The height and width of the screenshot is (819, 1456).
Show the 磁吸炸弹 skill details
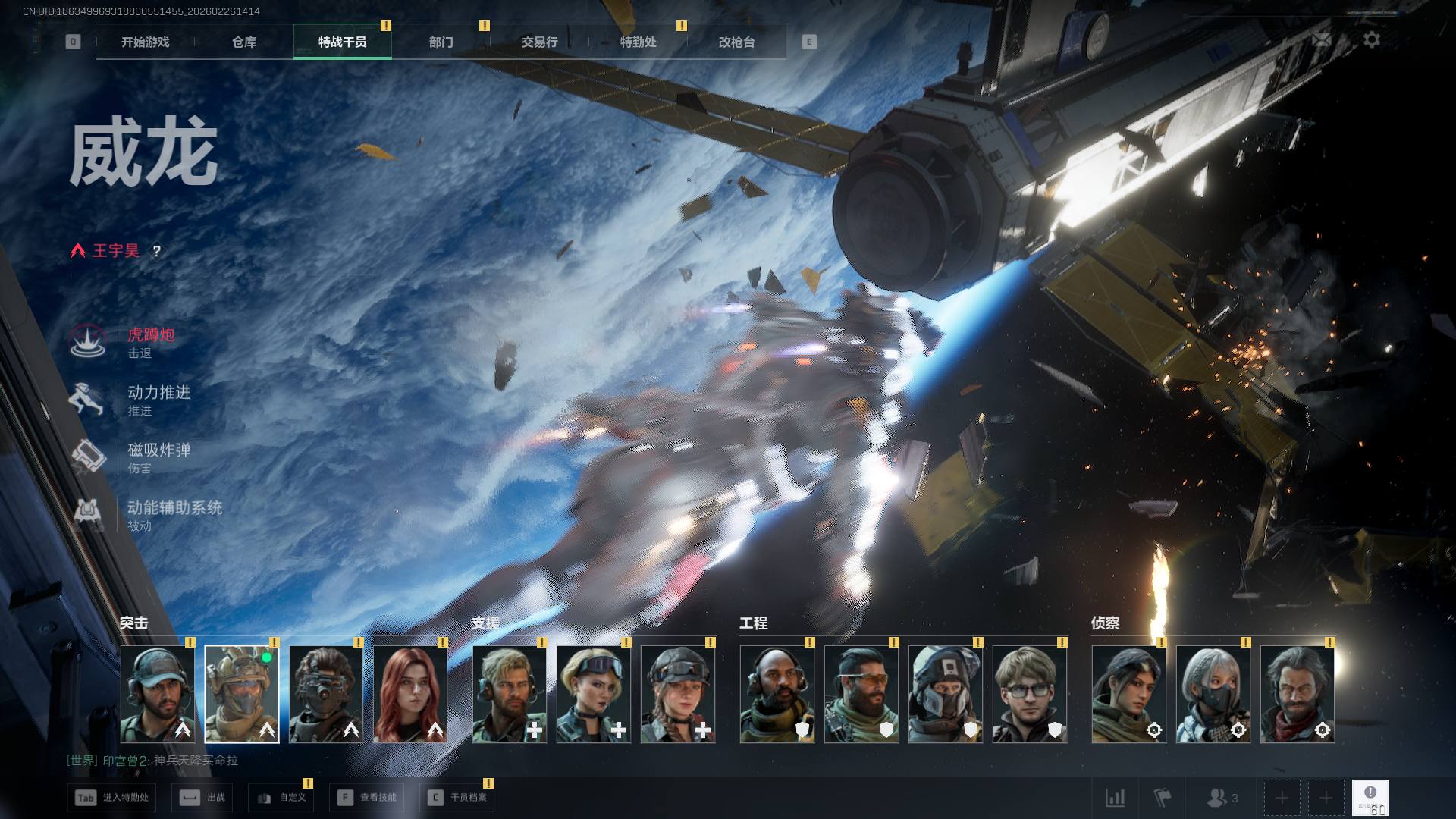coord(158,450)
